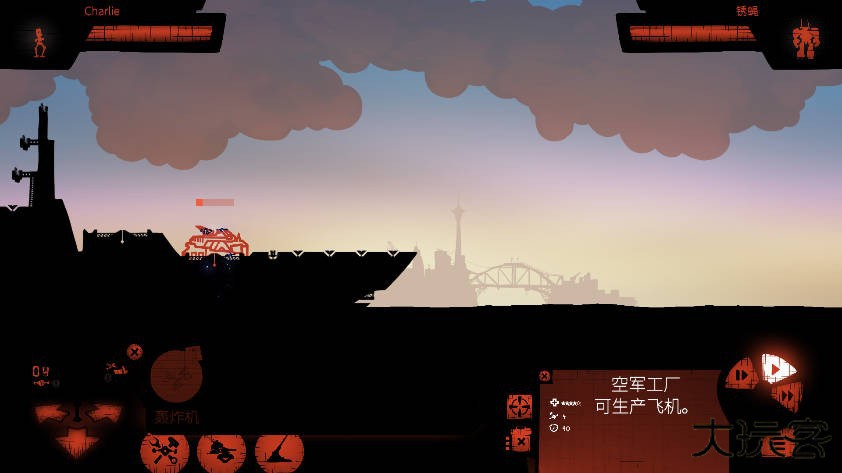Select the enemy robot portrait
Viewport: 842px width, 473px height.
pyautogui.click(x=804, y=42)
